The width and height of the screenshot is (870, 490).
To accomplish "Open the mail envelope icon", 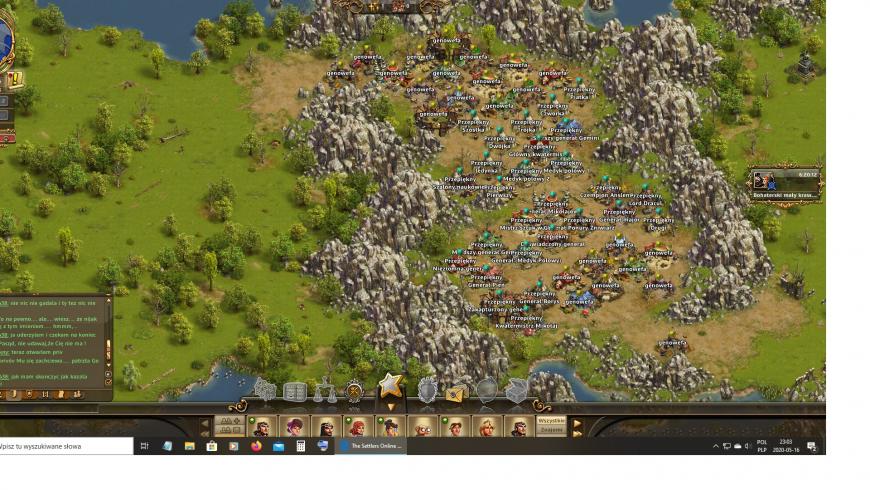I will click(x=457, y=392).
